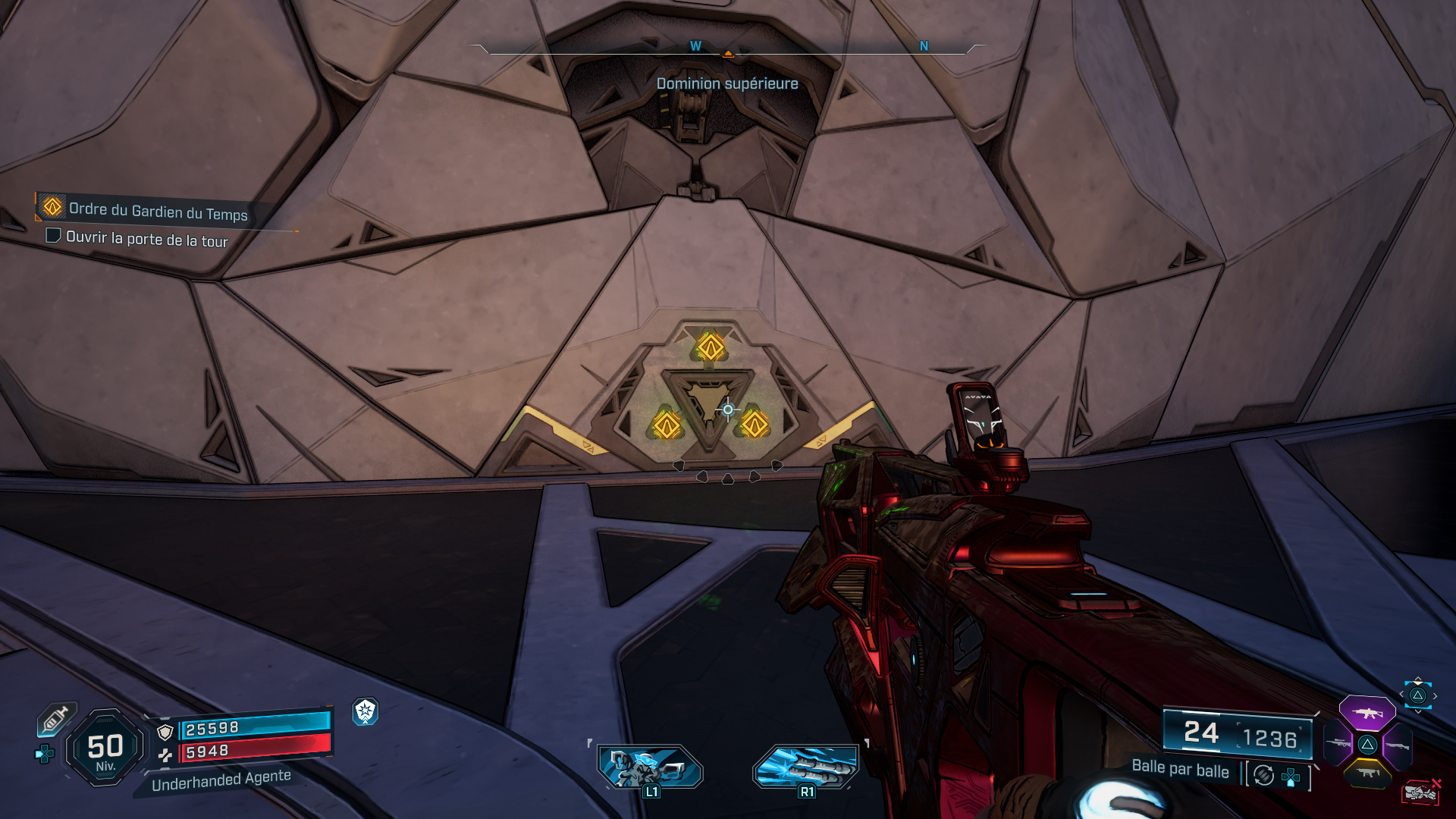This screenshot has width=1456, height=819.
Task: Click the triangle button prompt in the weapon wheel
Action: click(1367, 745)
